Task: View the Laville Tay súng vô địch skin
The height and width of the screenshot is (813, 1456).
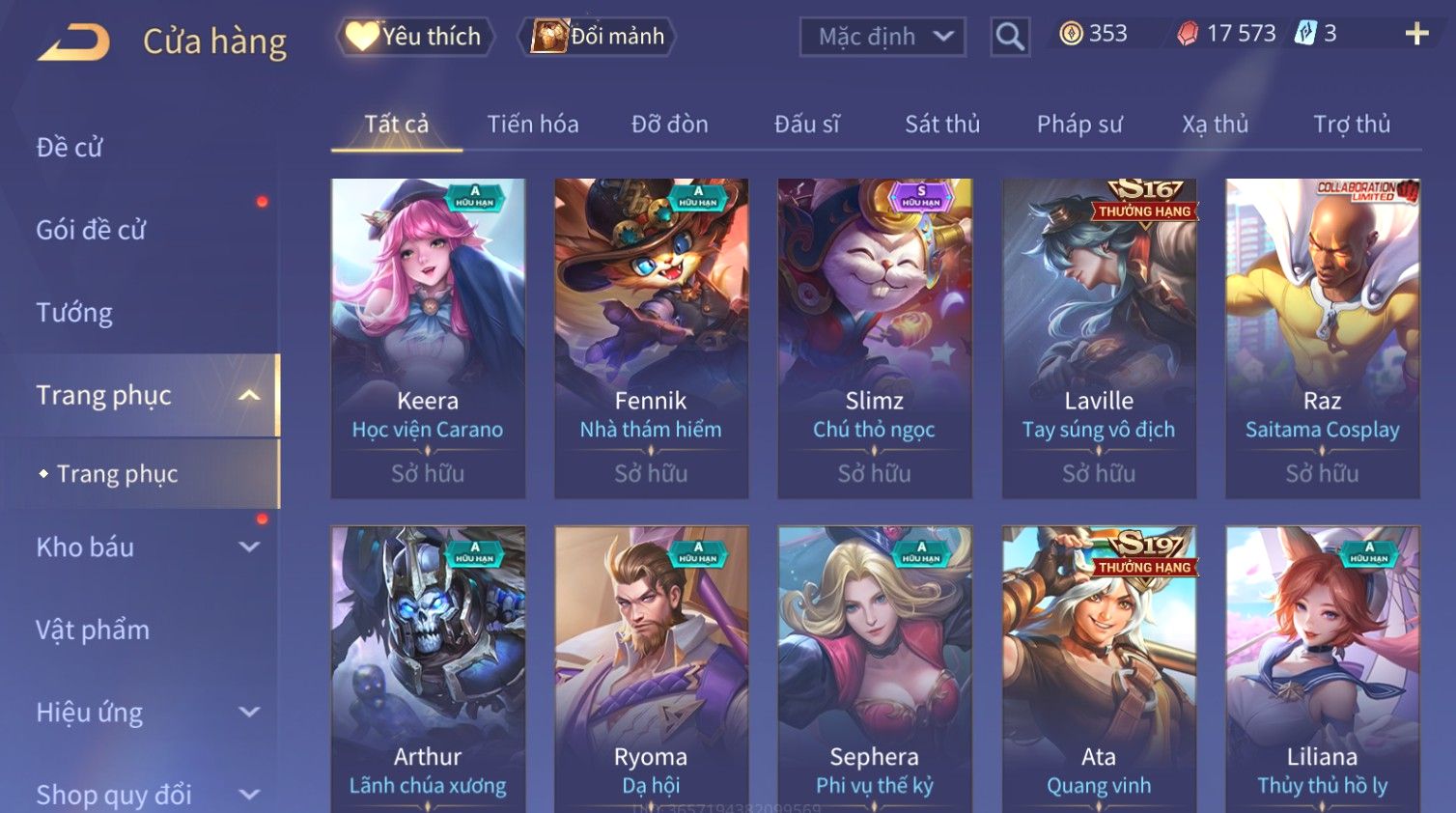Action: 1099,338
